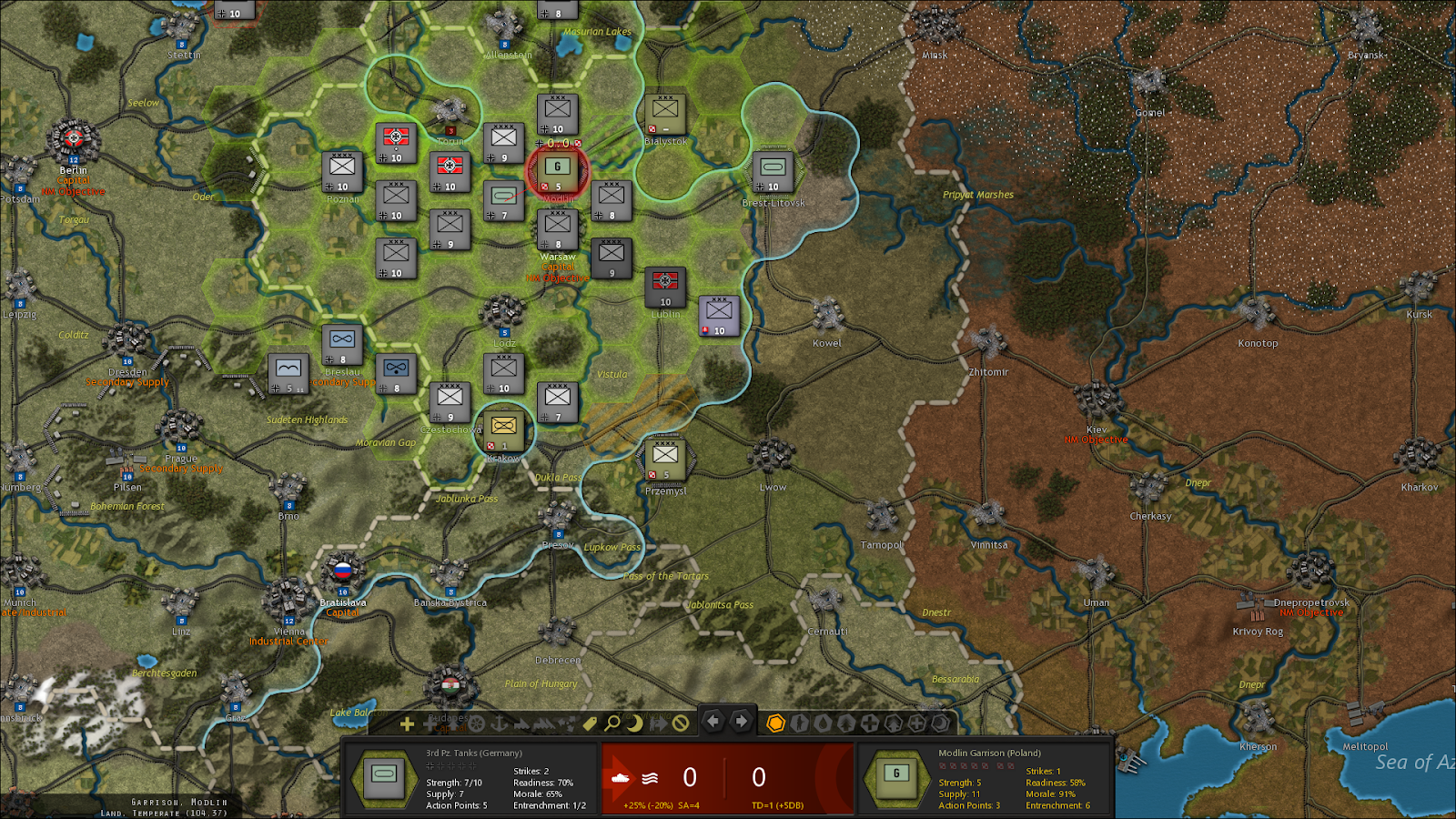Screen dimensions: 1456x819
Task: Click the prohibition symbol icon on the toolbar
Action: pos(681,725)
